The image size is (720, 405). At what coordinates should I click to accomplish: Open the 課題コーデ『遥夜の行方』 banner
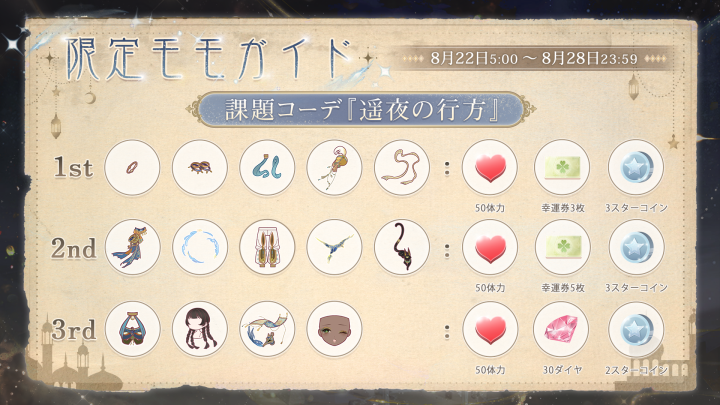tap(359, 108)
